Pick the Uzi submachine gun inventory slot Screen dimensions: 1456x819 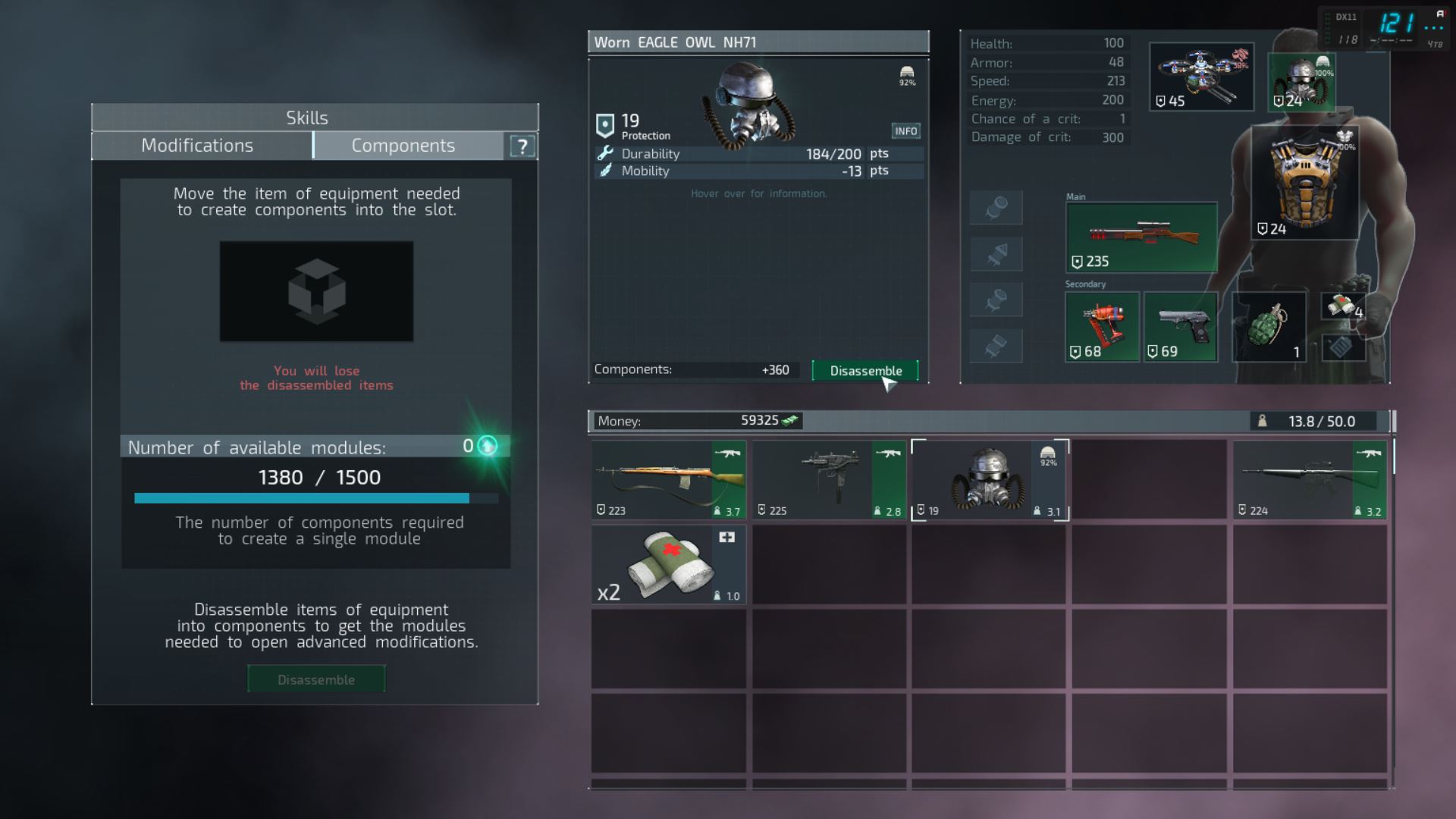[829, 481]
